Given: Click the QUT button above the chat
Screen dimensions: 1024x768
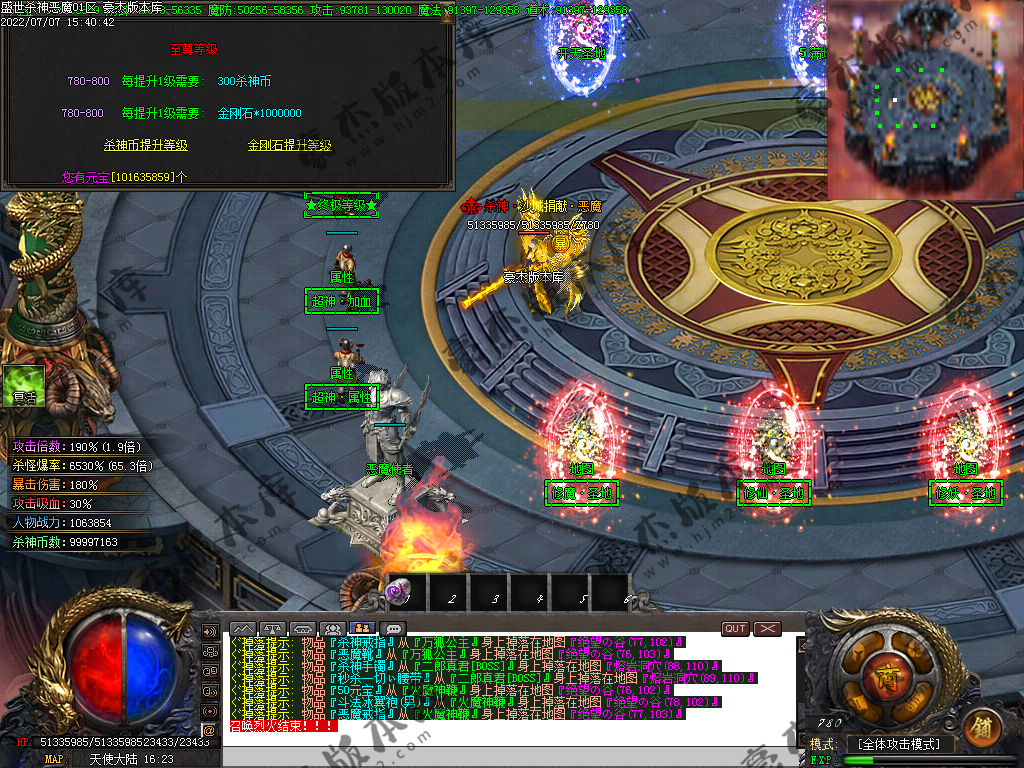Looking at the screenshot, I should (735, 629).
